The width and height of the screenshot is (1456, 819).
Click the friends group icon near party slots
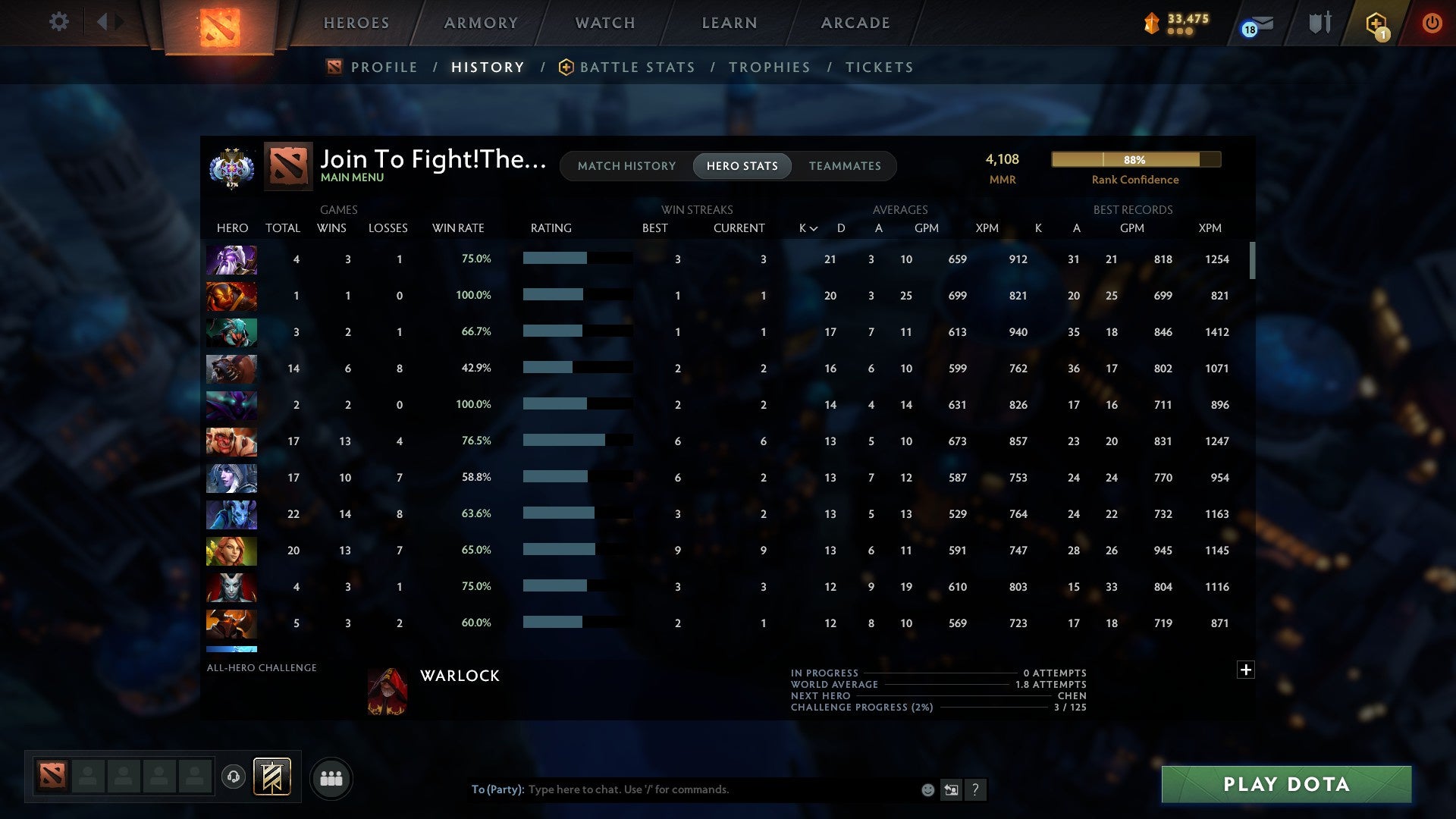(331, 778)
